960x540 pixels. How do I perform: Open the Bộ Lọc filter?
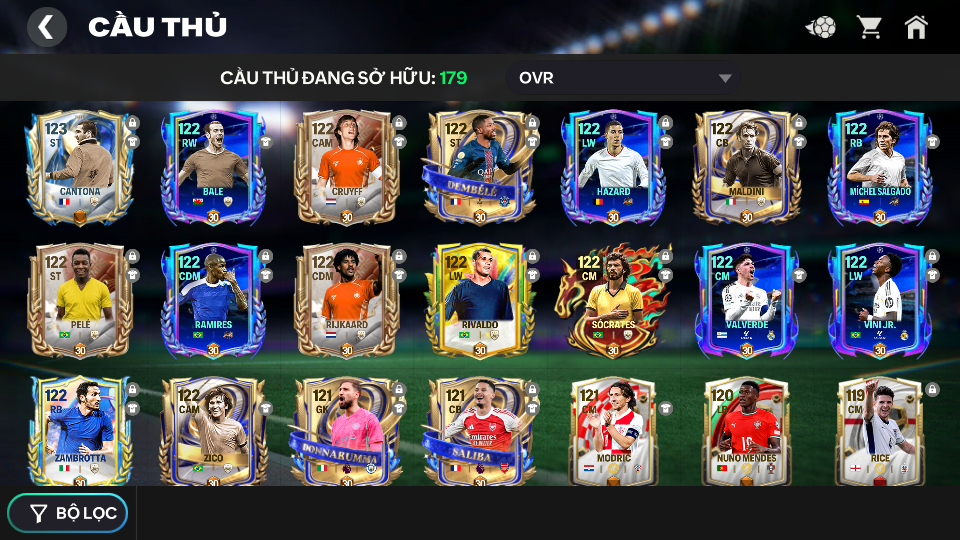click(68, 513)
